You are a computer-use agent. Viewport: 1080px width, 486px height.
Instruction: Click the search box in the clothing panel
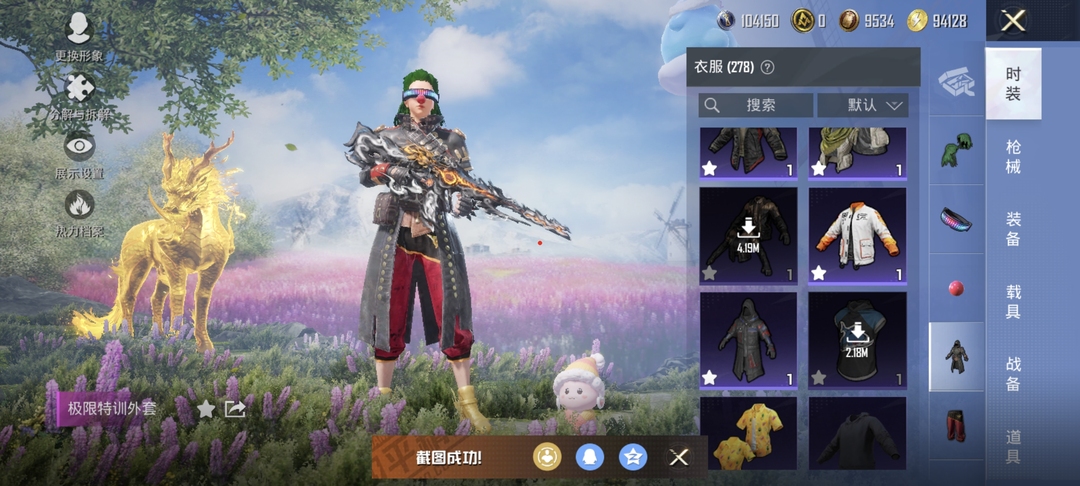click(755, 105)
